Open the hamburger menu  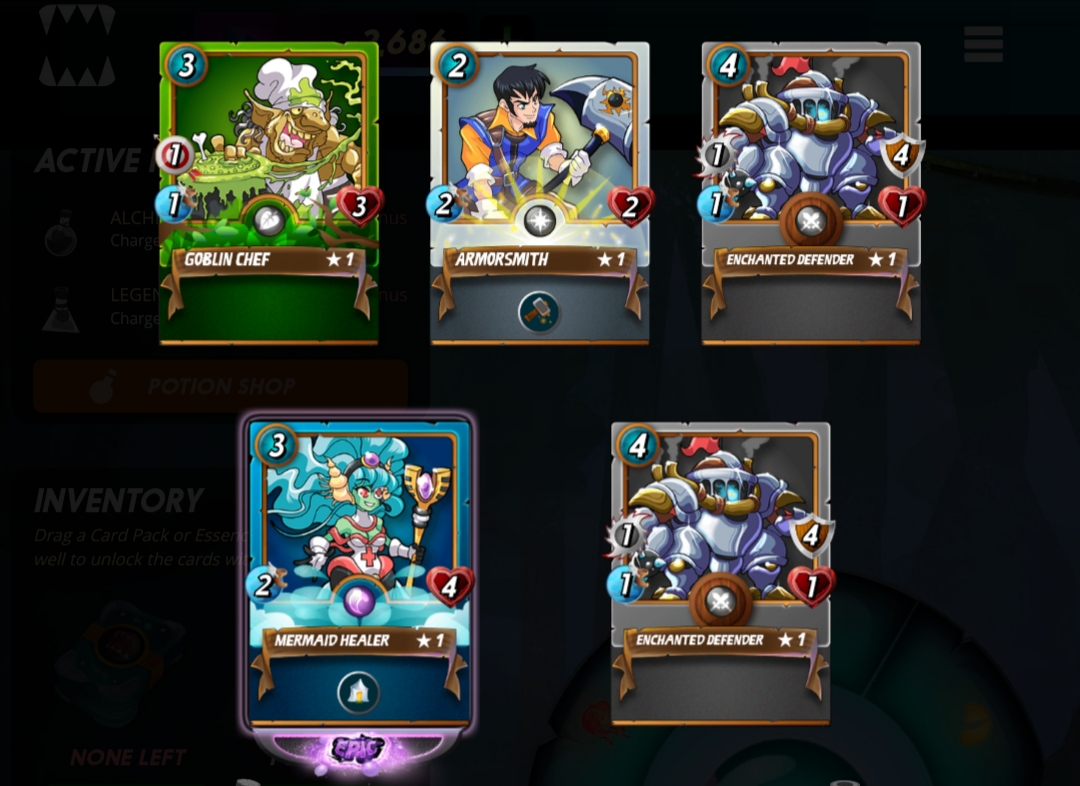click(x=982, y=44)
